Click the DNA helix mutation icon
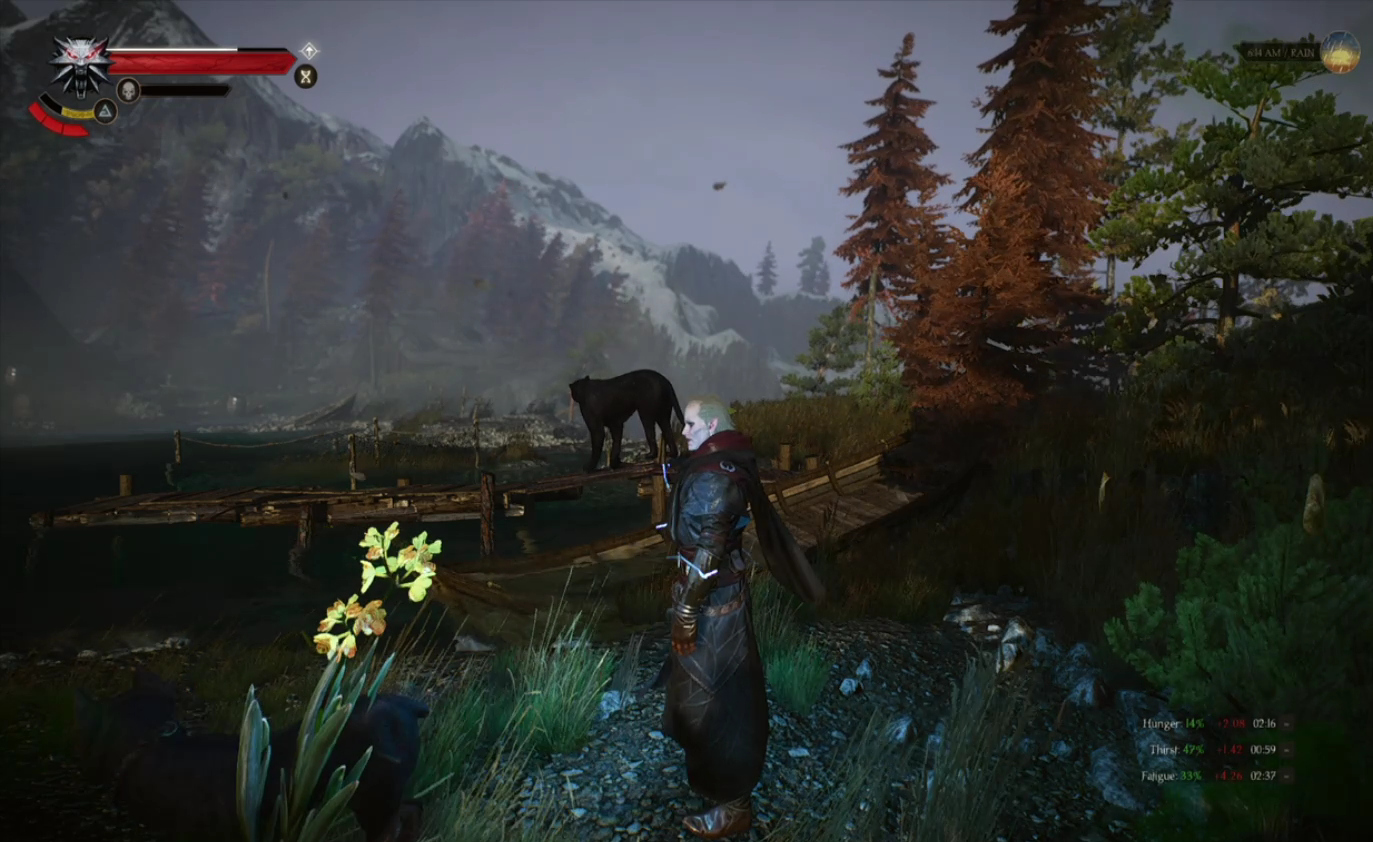The image size is (1373, 842). [305, 76]
